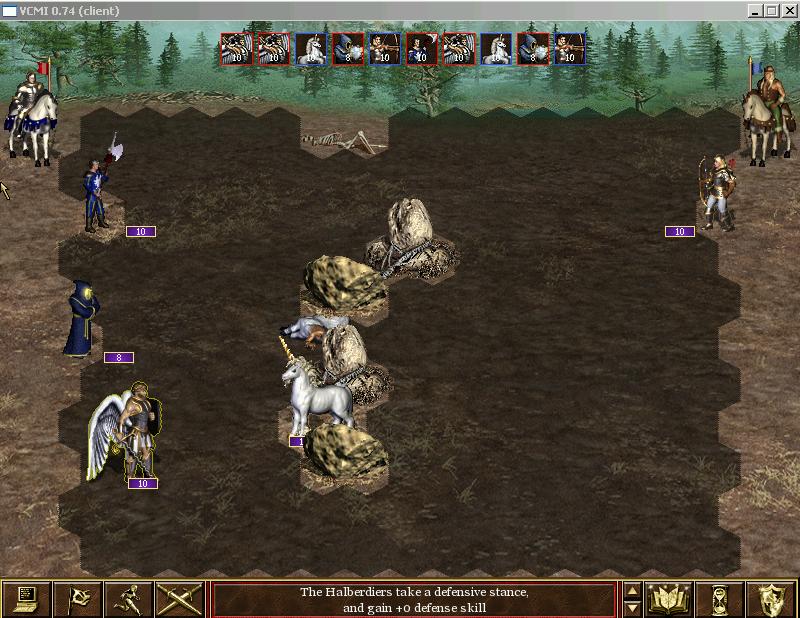This screenshot has height=618, width=800.
Task: Close the VCMI client window
Action: pyautogui.click(x=789, y=10)
